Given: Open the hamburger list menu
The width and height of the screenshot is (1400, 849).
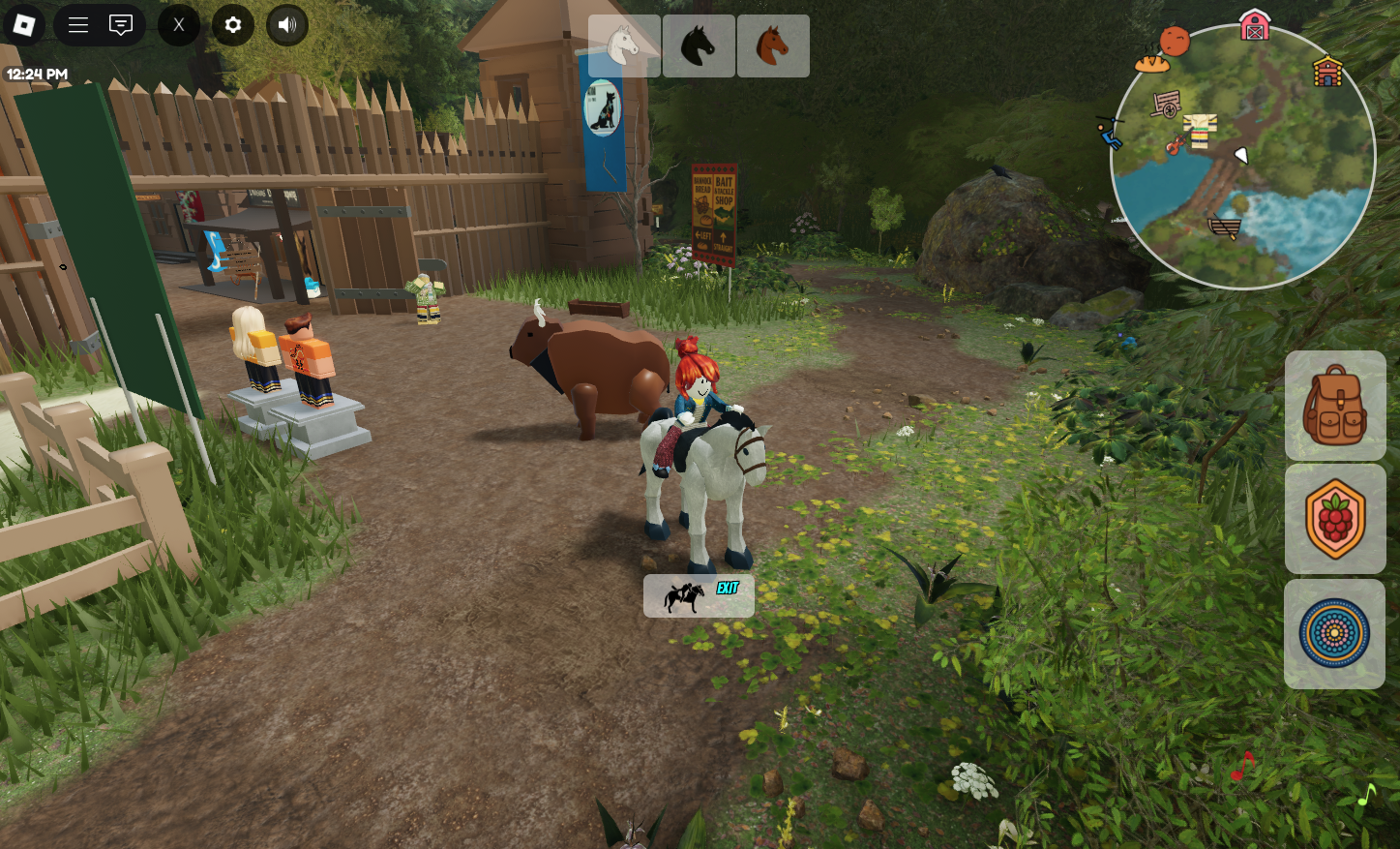Looking at the screenshot, I should [78, 25].
